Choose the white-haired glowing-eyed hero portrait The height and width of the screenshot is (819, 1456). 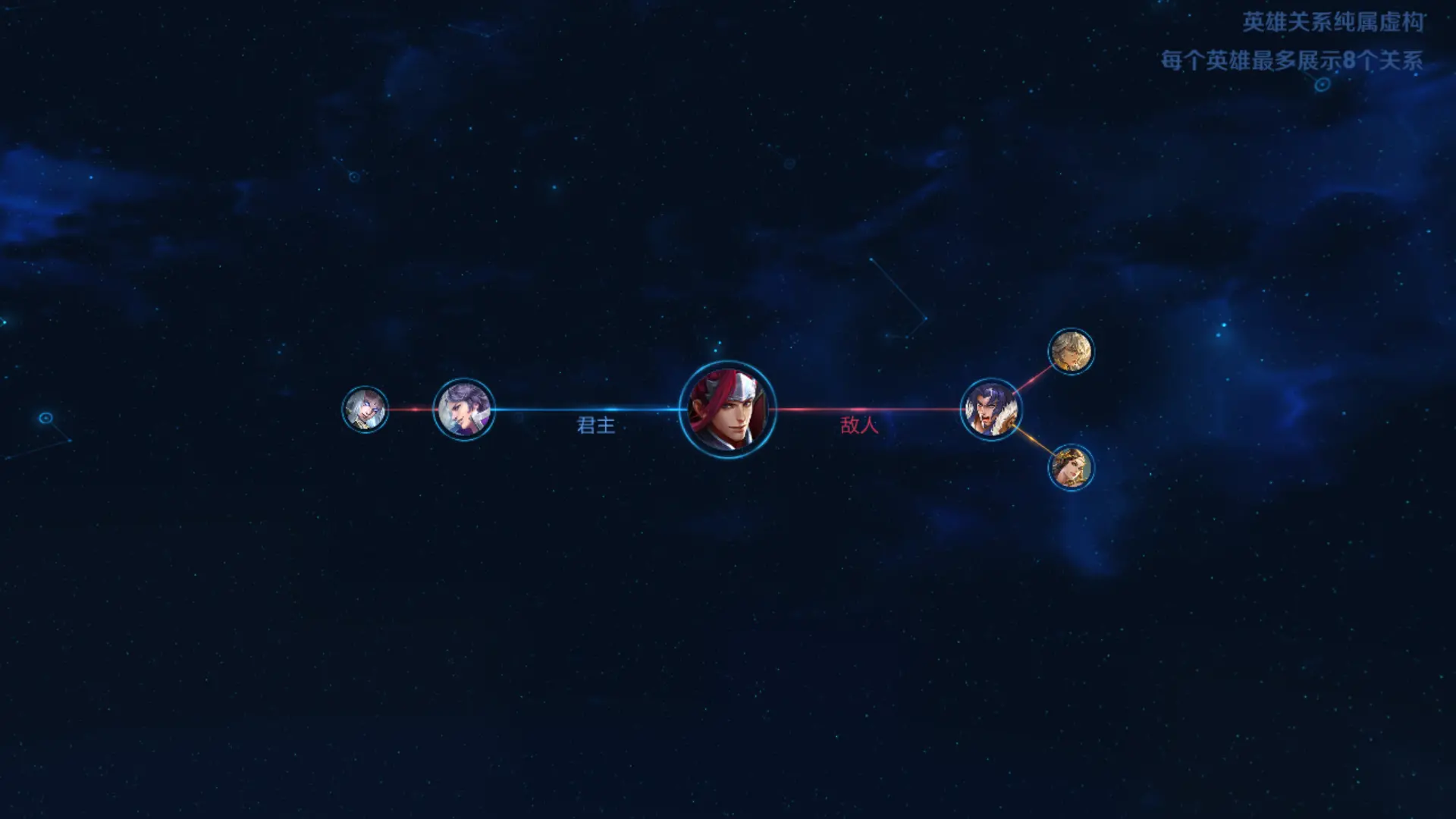[365, 409]
